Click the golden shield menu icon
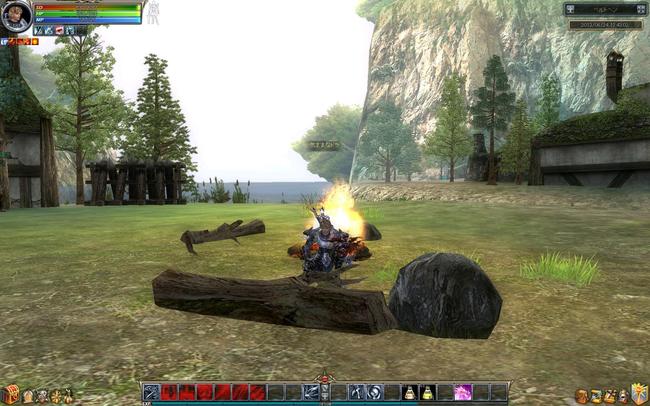The width and height of the screenshot is (650, 406). (x=639, y=394)
